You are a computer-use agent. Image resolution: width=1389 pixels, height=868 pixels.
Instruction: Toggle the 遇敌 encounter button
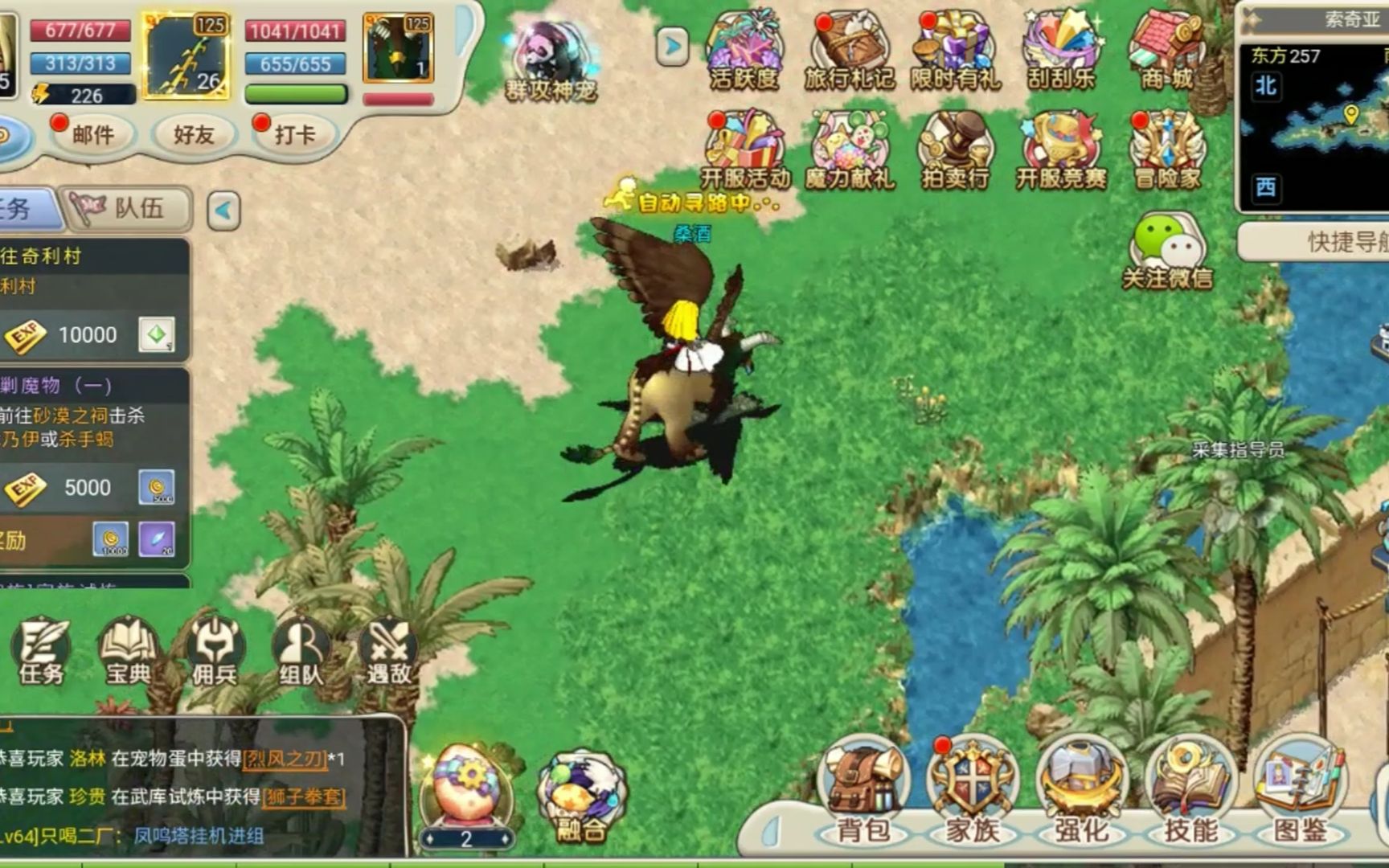388,651
